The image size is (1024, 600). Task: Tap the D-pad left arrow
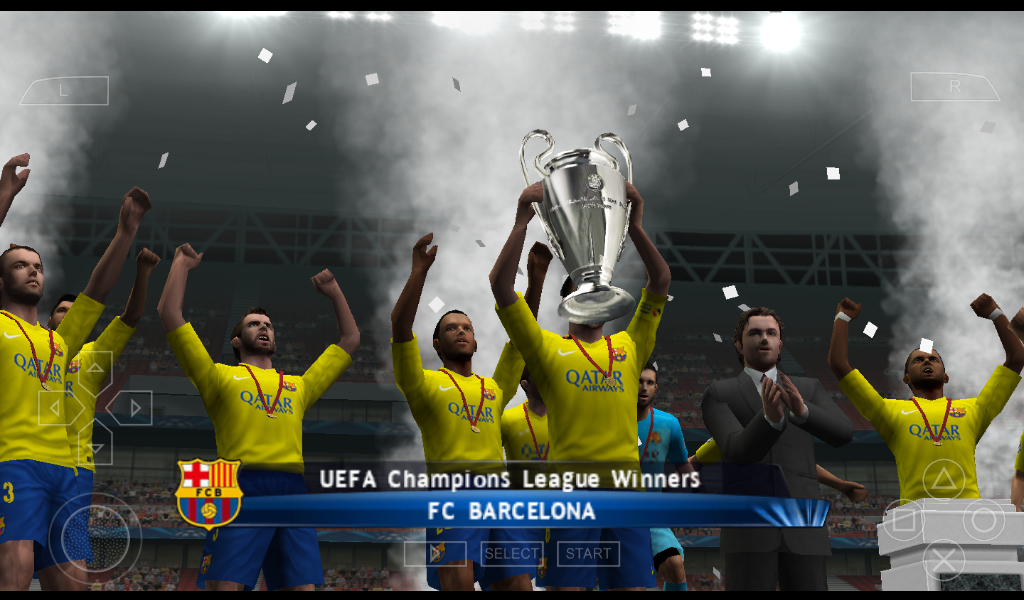pyautogui.click(x=60, y=408)
